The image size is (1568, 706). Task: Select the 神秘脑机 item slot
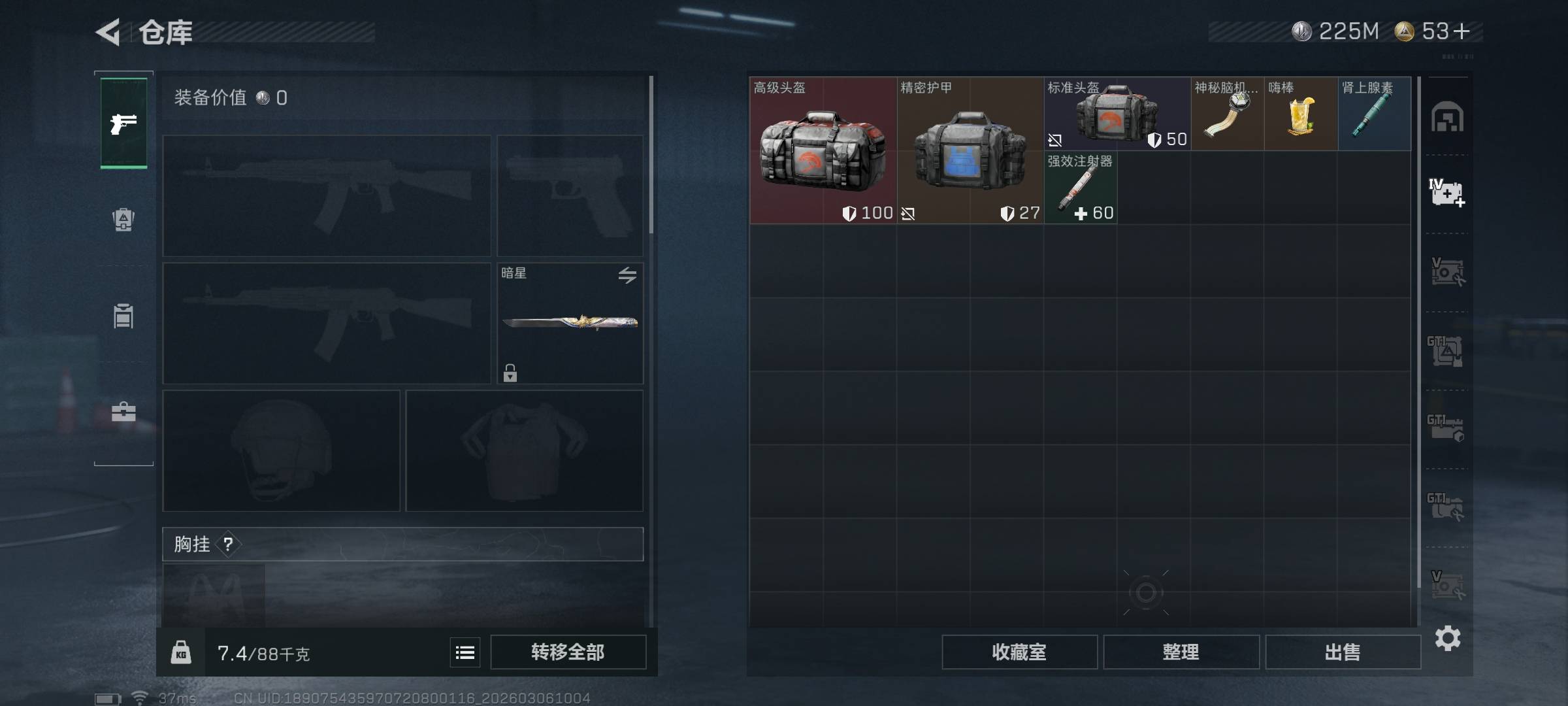click(1227, 114)
